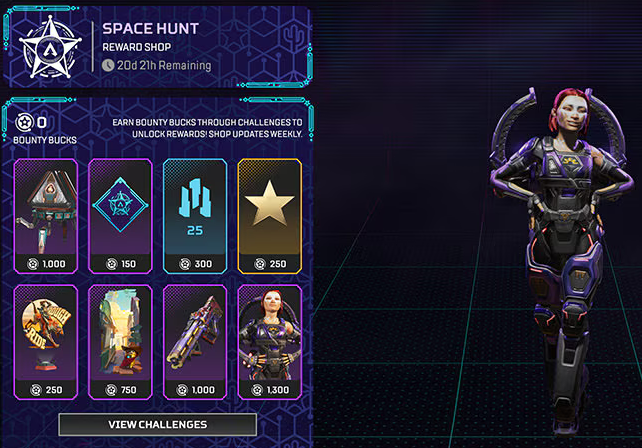Click the Space Hunt sheriff star emblem
Image resolution: width=642 pixels, height=448 pixels.
click(45, 47)
